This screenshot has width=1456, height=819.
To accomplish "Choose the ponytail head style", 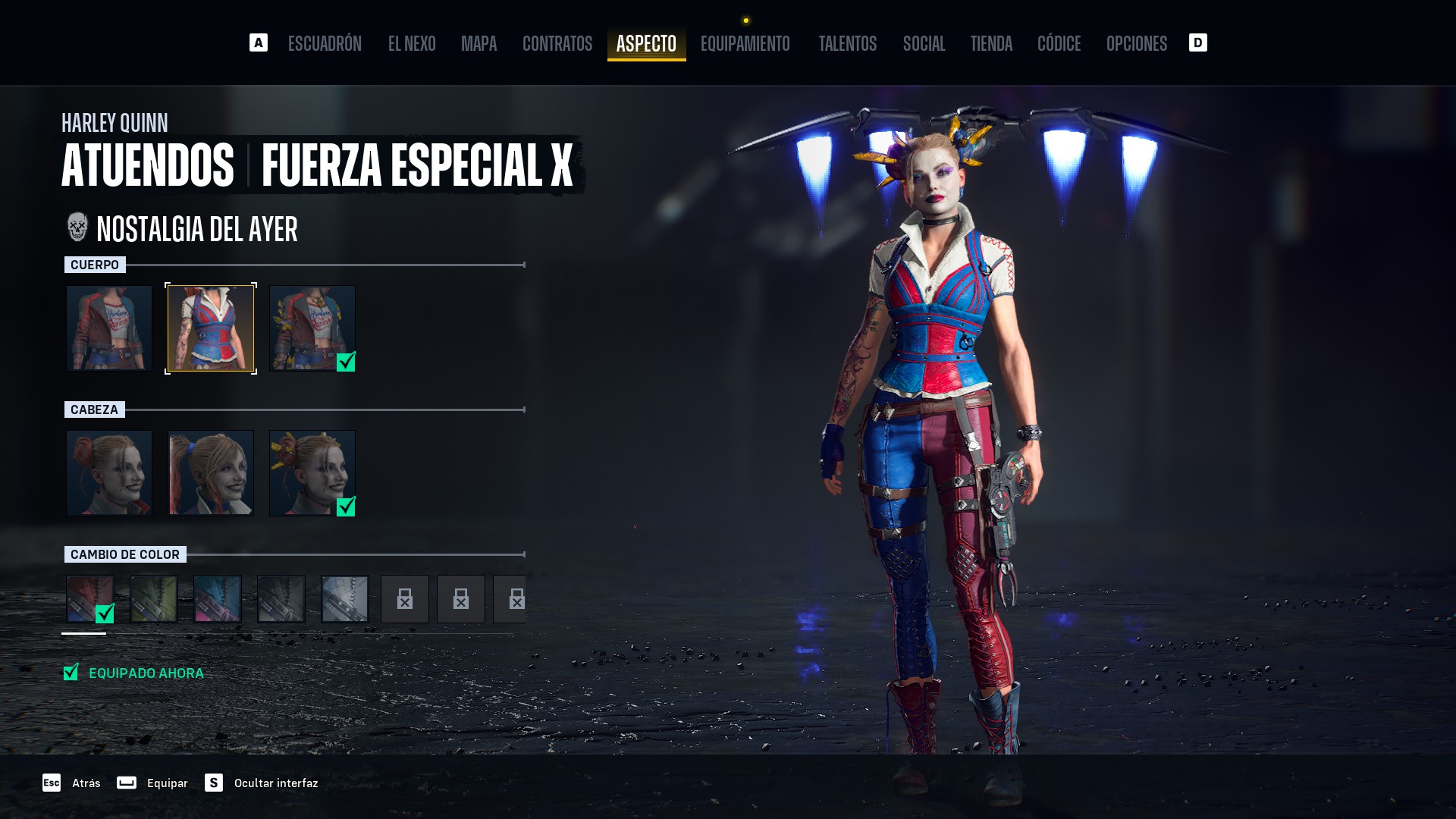I will pyautogui.click(x=211, y=473).
